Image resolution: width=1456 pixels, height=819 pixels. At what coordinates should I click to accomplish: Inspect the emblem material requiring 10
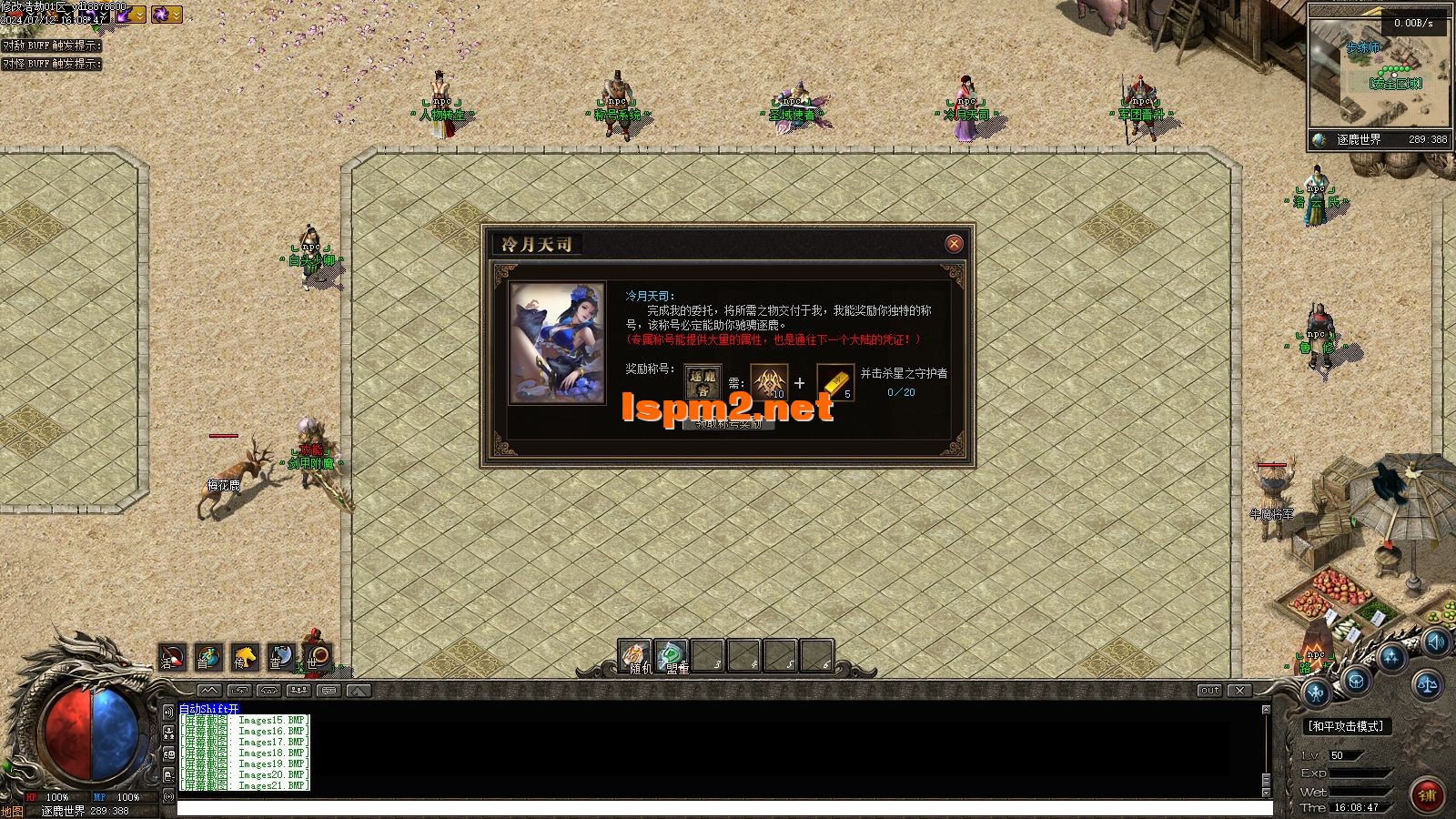[x=769, y=382]
